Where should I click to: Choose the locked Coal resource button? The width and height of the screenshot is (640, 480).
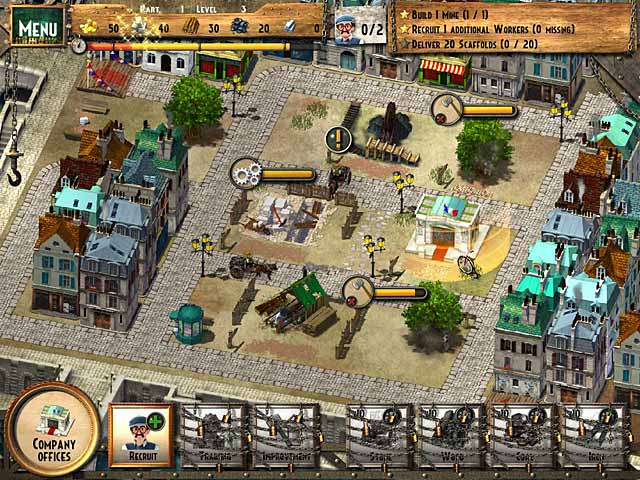[521, 436]
